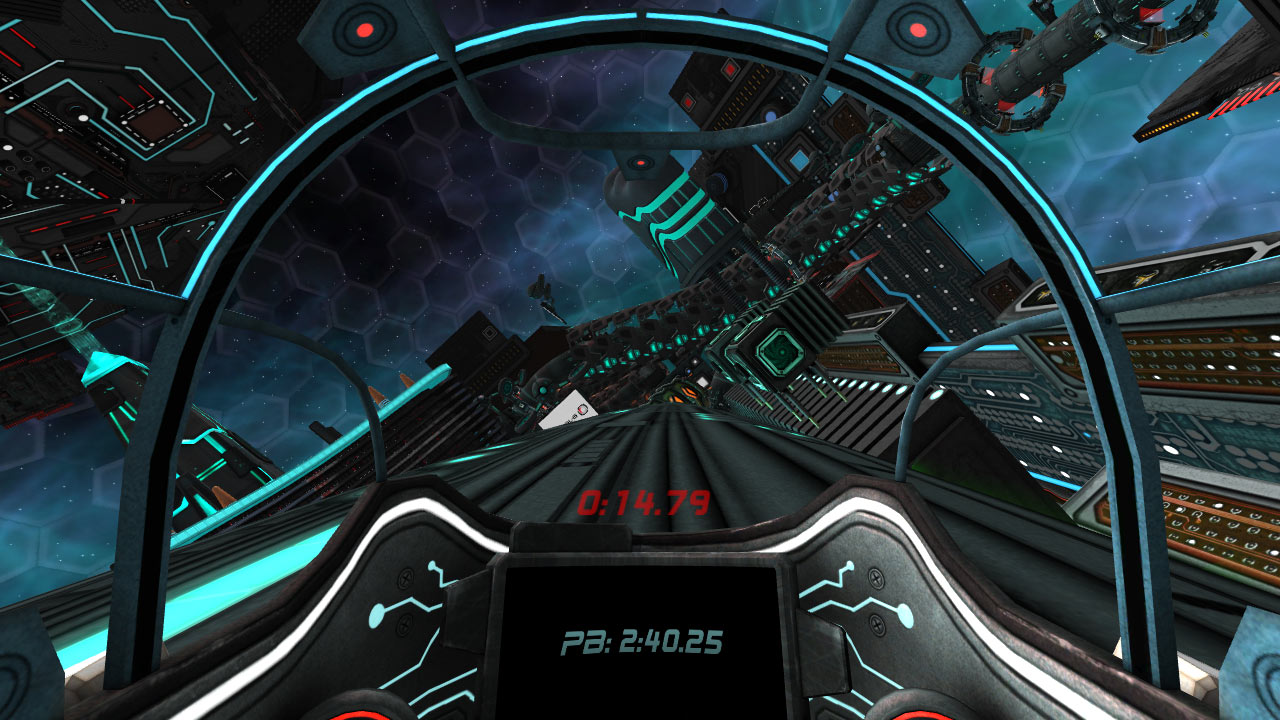1280x720 pixels.
Task: Click the red light on the left canopy strut
Action: (x=365, y=28)
